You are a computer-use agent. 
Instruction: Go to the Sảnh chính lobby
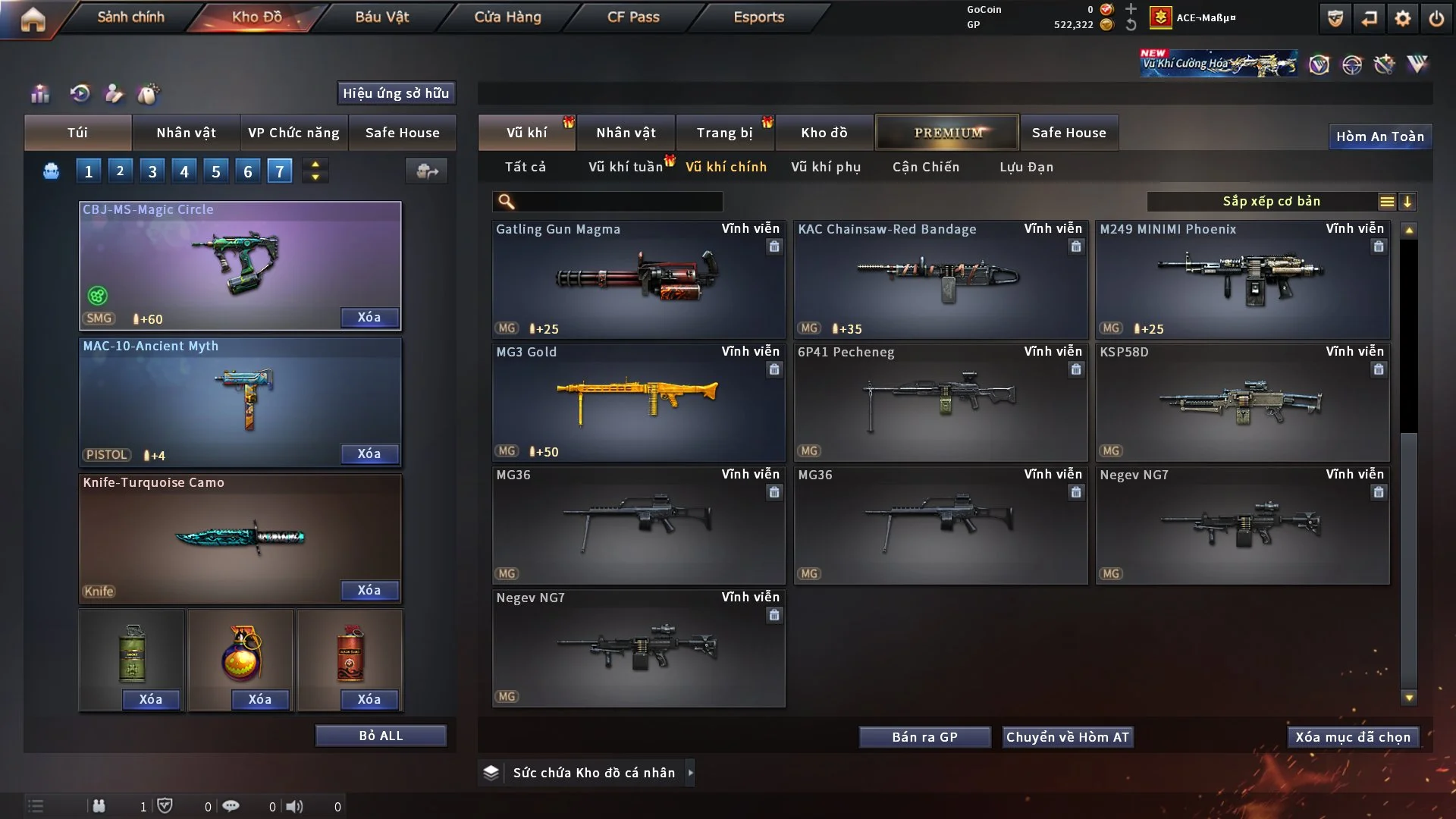[x=130, y=17]
